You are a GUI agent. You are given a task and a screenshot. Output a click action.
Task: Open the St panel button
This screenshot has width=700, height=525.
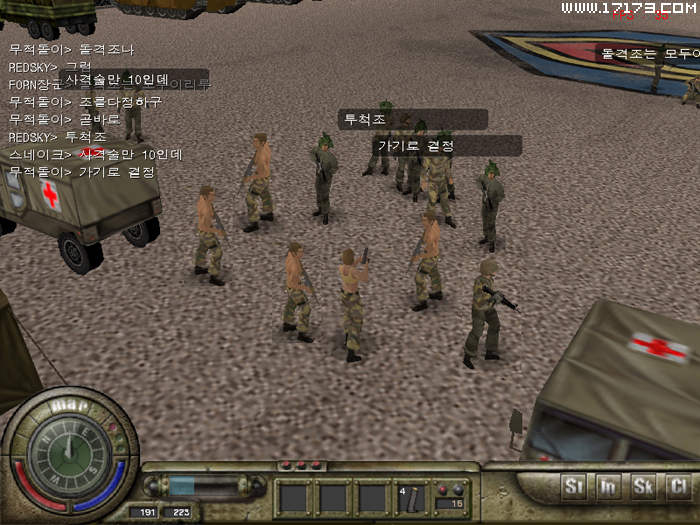[574, 487]
